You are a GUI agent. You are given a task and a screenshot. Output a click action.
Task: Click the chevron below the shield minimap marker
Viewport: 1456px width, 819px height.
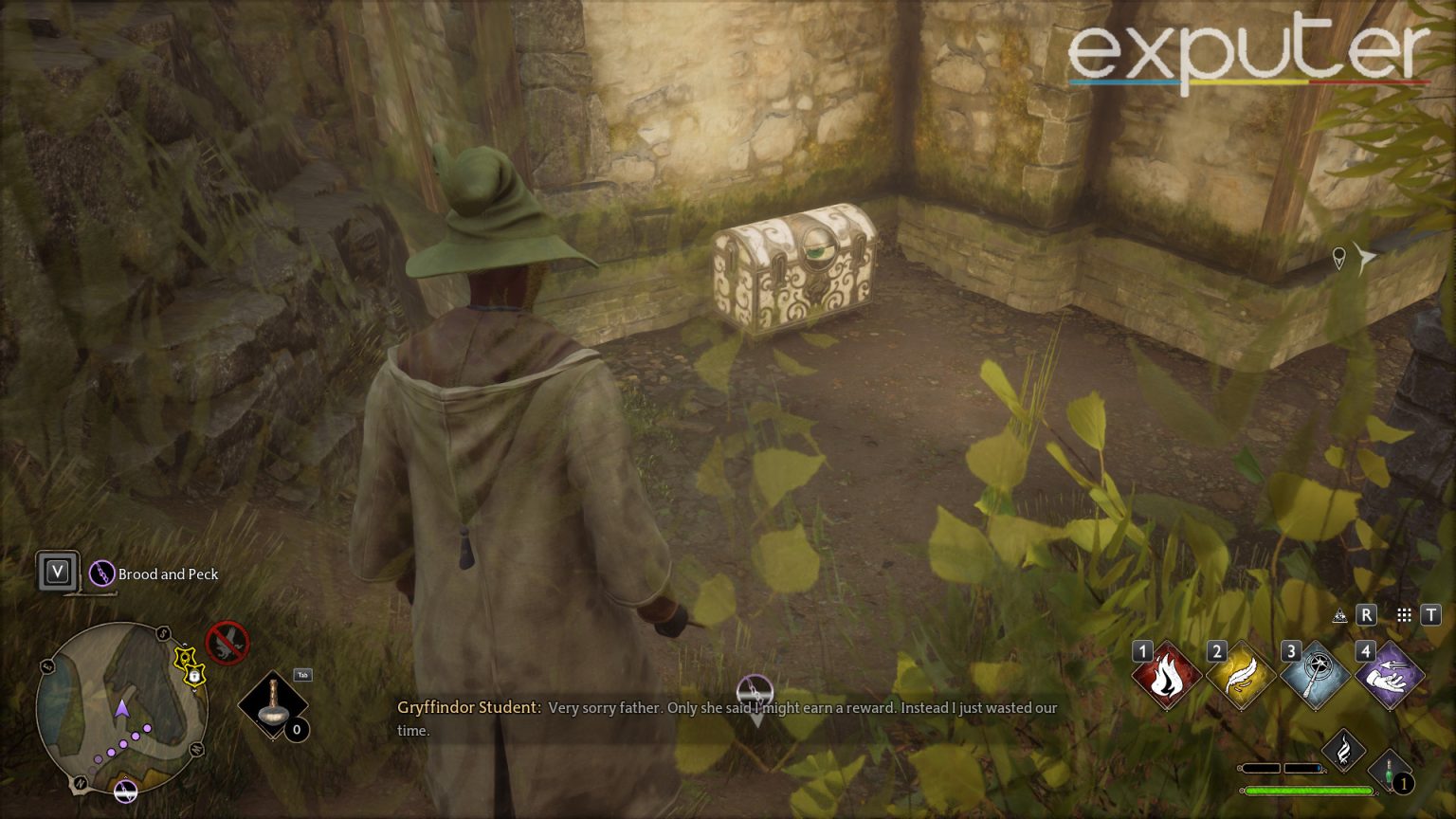(x=193, y=690)
